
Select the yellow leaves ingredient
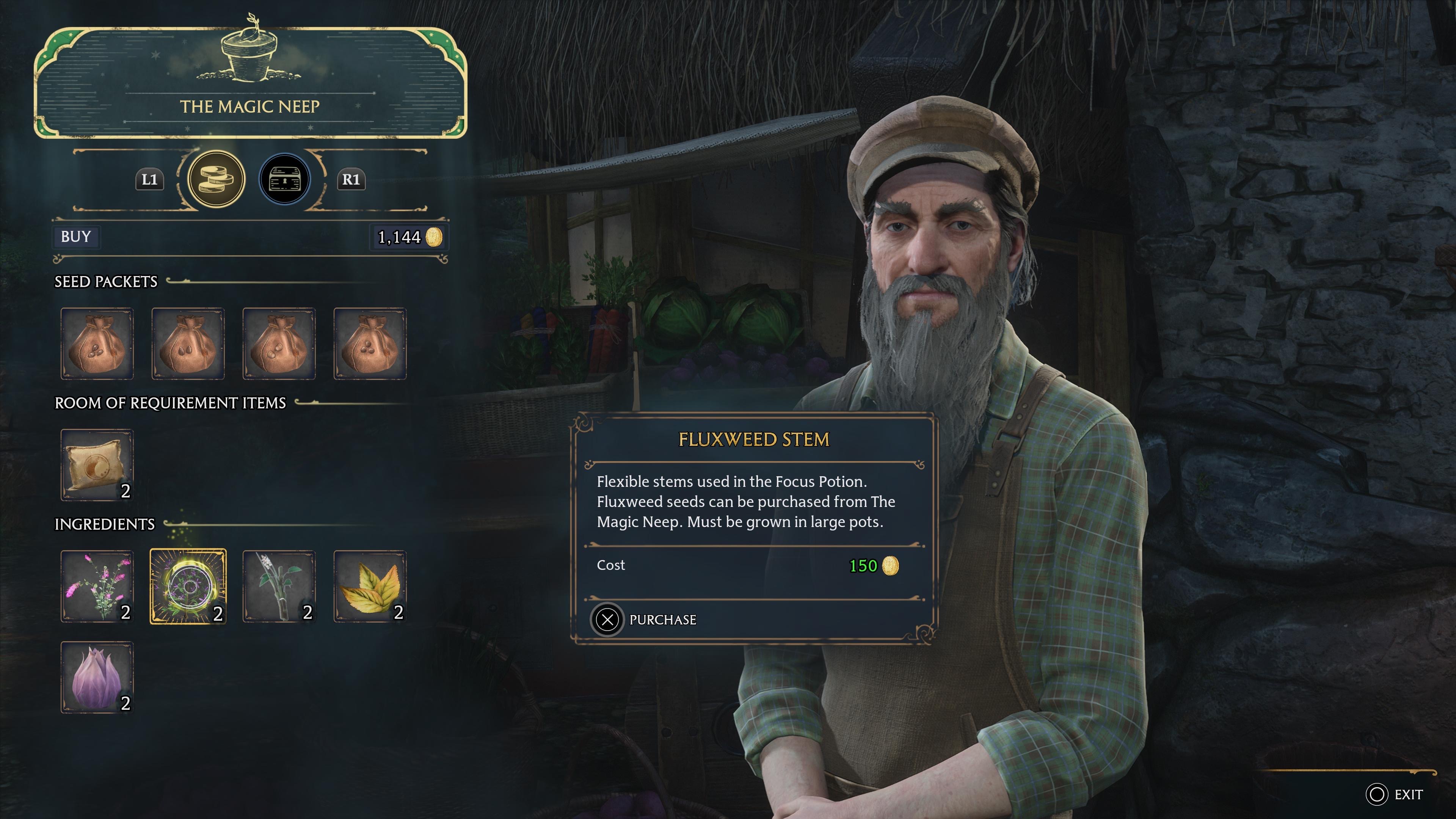pyautogui.click(x=370, y=586)
